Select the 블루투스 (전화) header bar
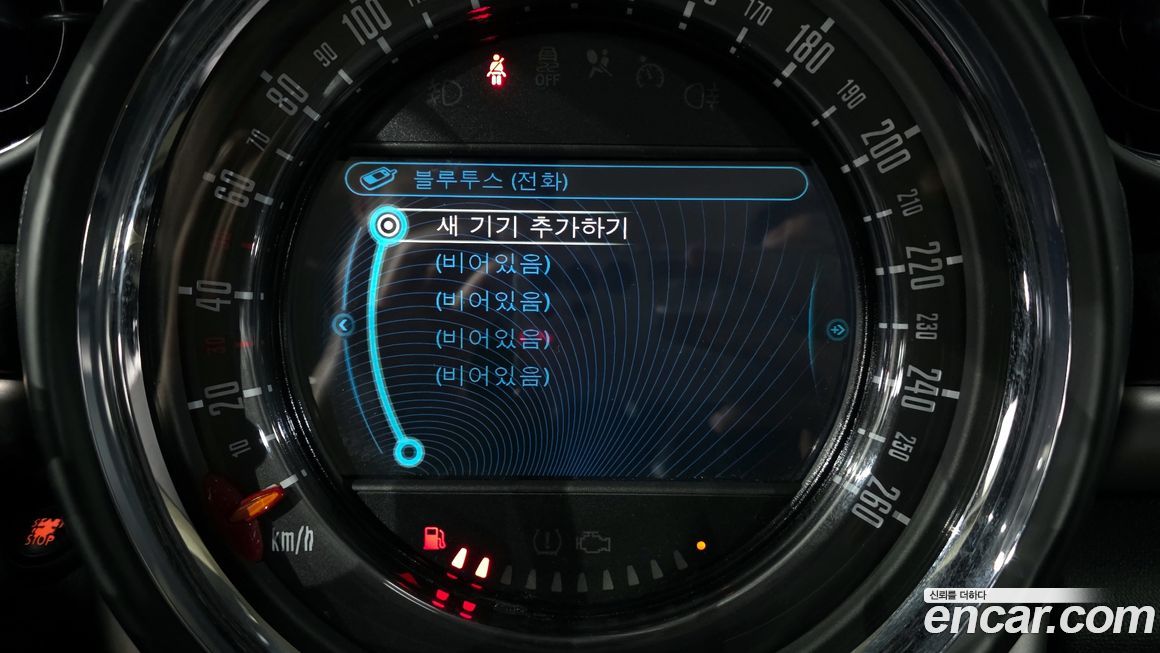Image resolution: width=1160 pixels, height=653 pixels. (x=575, y=182)
